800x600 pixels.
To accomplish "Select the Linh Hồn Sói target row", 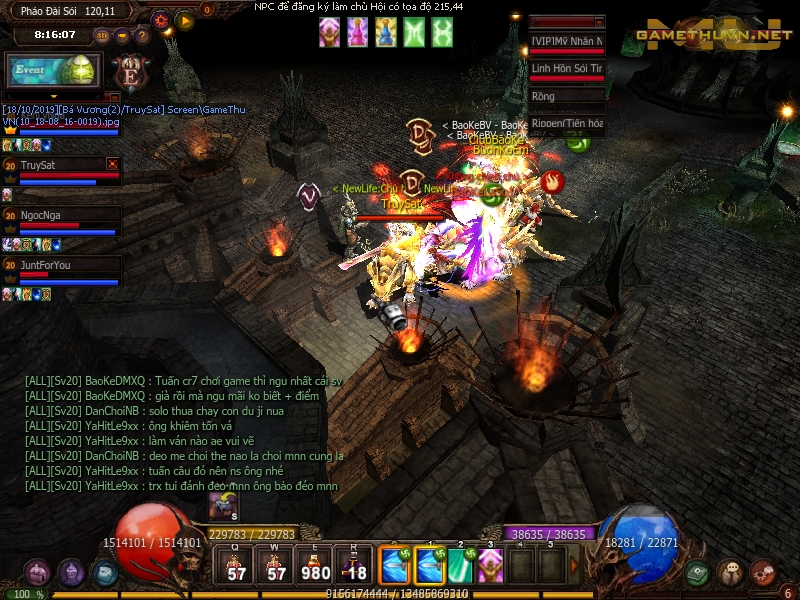I will (567, 68).
